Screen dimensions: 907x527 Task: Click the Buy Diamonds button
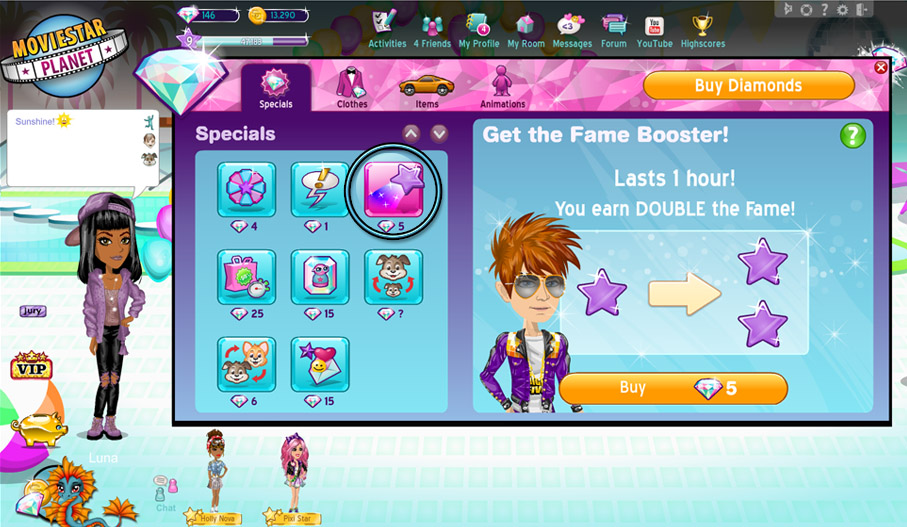point(748,86)
